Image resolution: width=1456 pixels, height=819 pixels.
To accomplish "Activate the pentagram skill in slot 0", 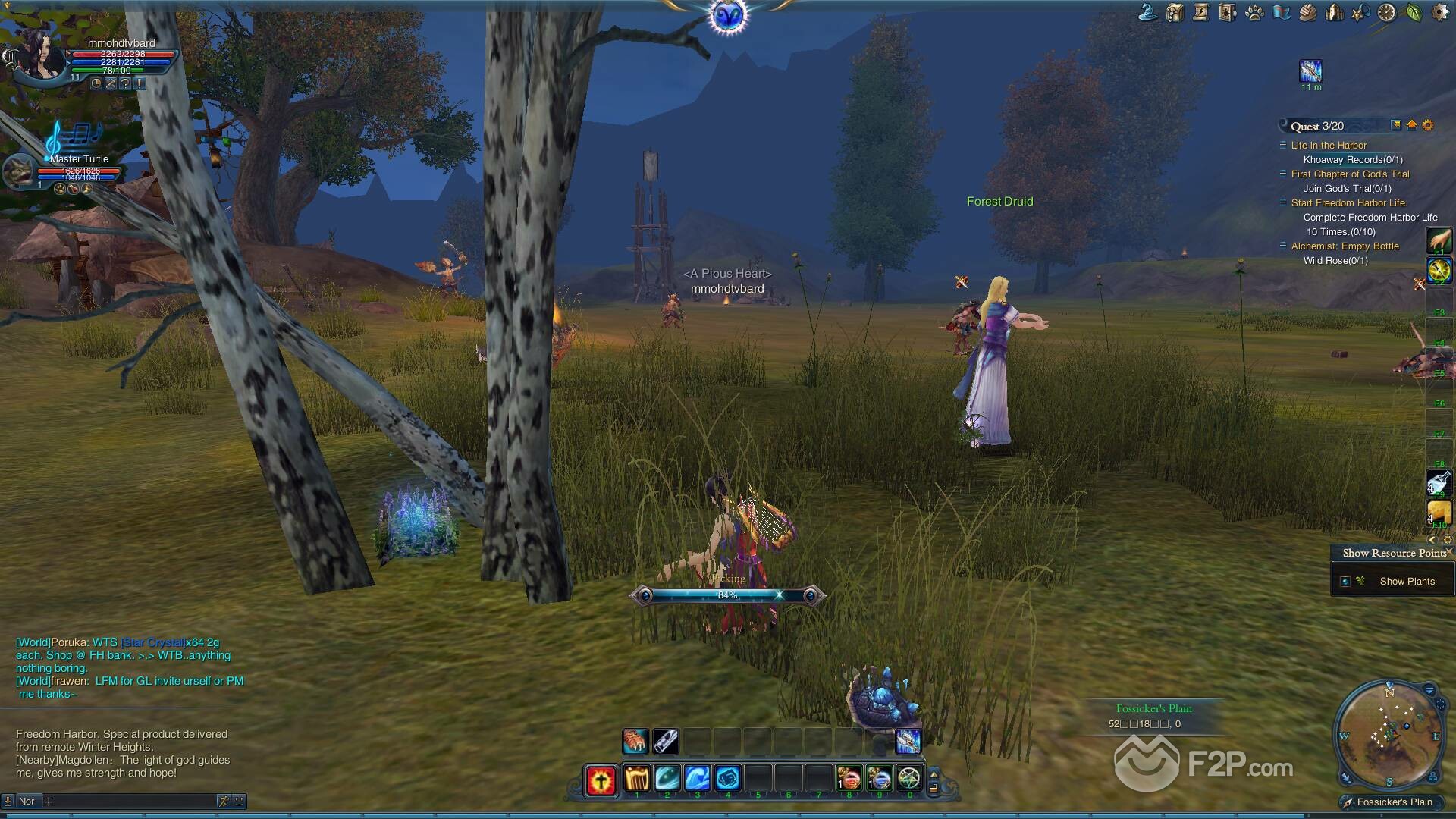I will pyautogui.click(x=908, y=779).
